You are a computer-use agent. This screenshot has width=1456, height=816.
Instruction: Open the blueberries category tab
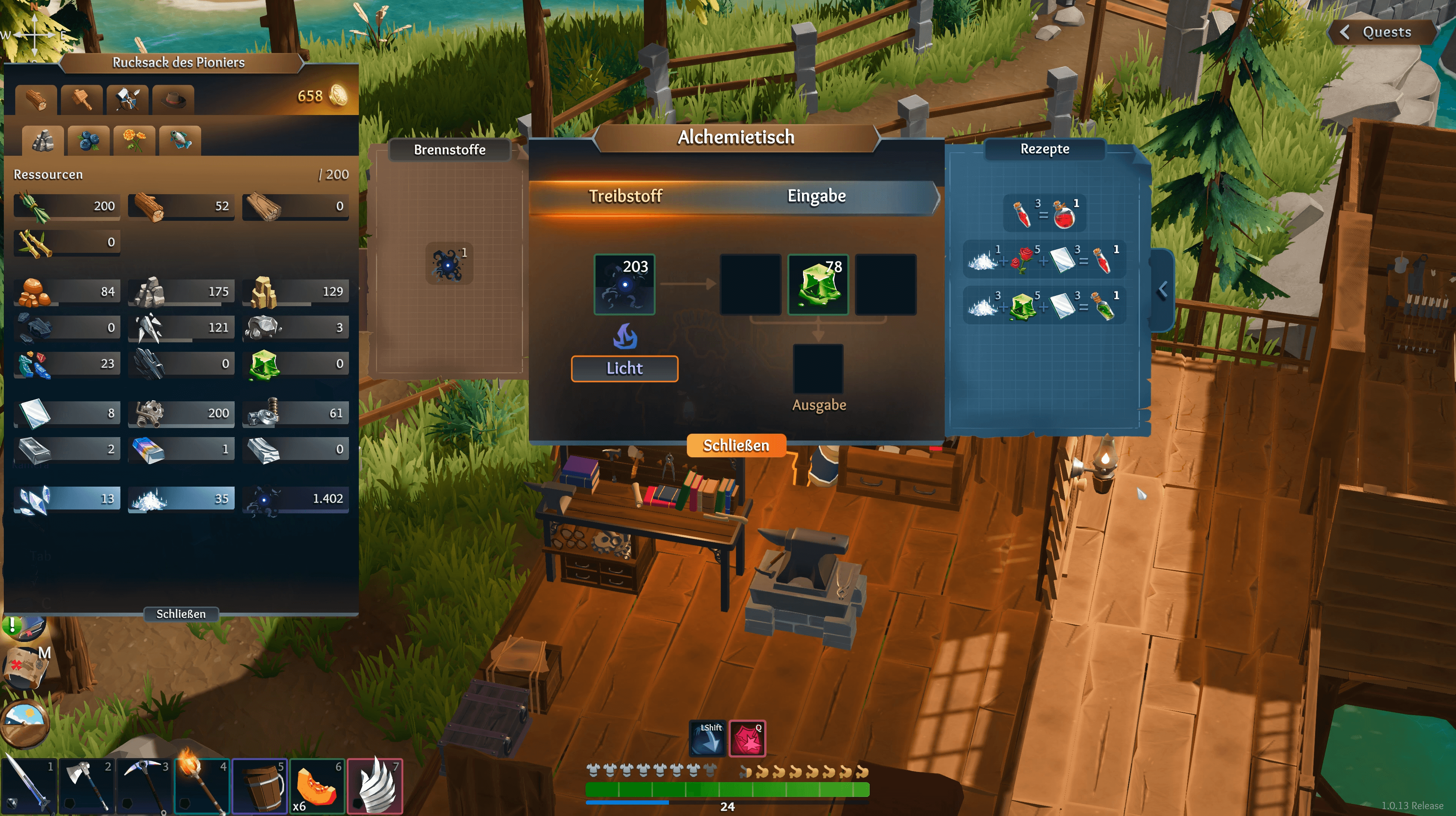pos(89,140)
